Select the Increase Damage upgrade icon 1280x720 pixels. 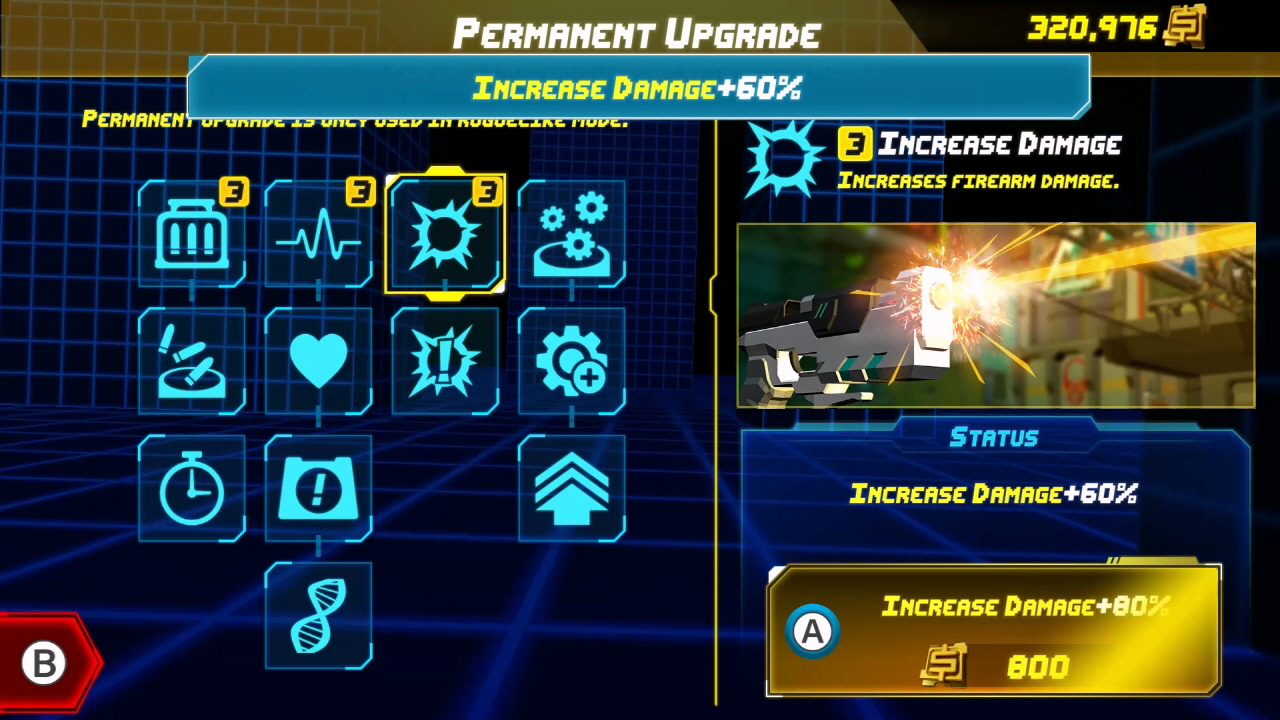pos(445,233)
